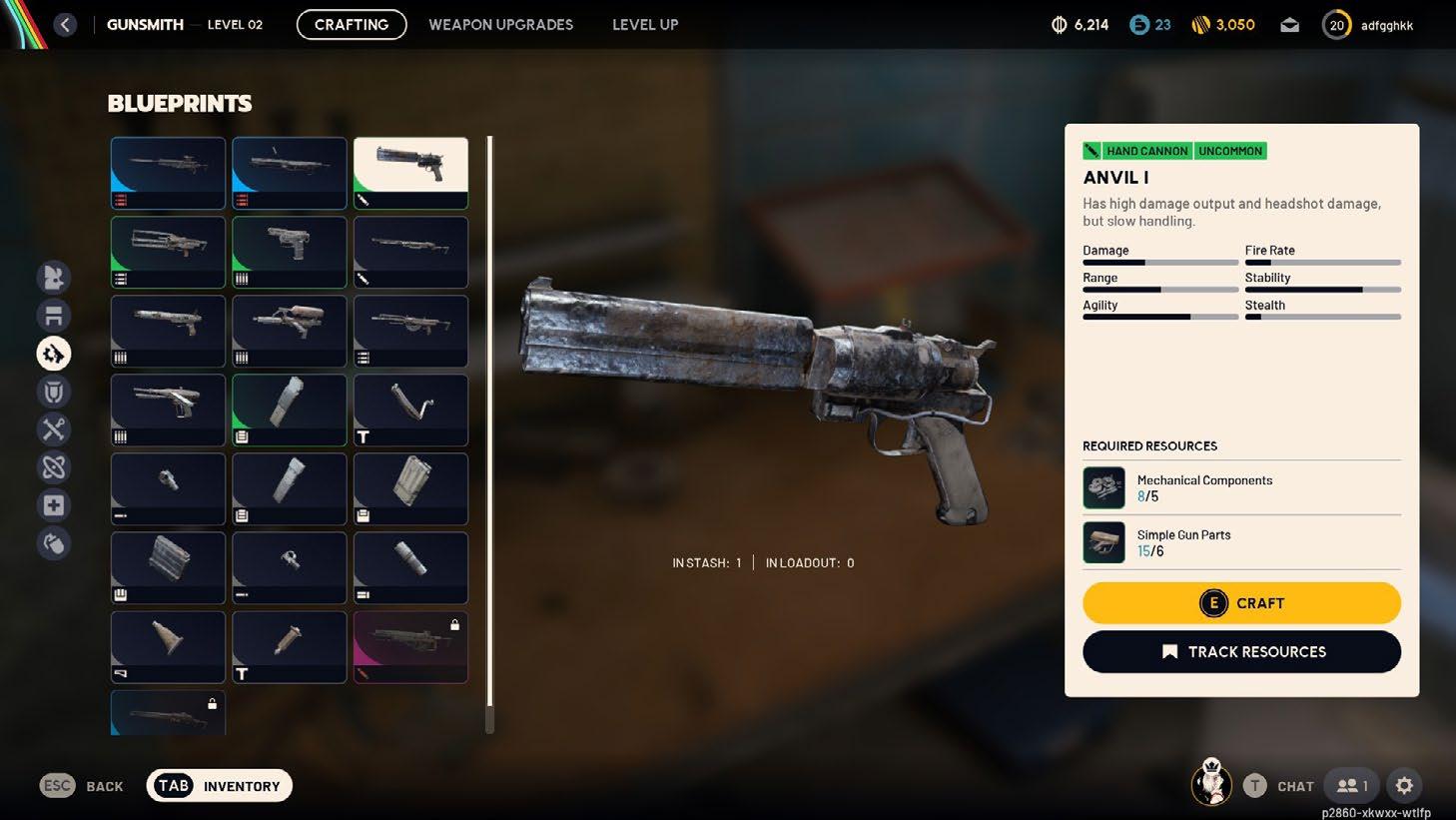Go back with the top-left arrow button
Viewport: 1456px width, 820px height.
tap(65, 25)
